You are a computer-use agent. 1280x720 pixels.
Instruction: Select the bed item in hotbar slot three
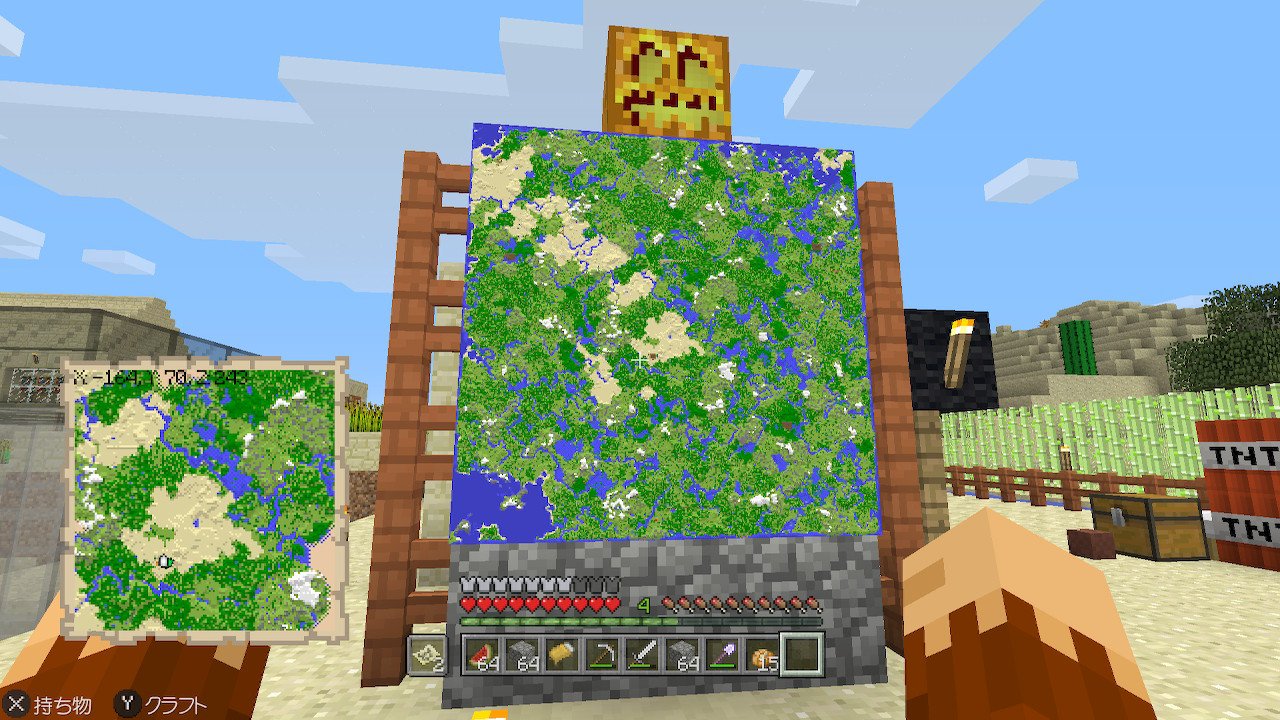(x=563, y=654)
